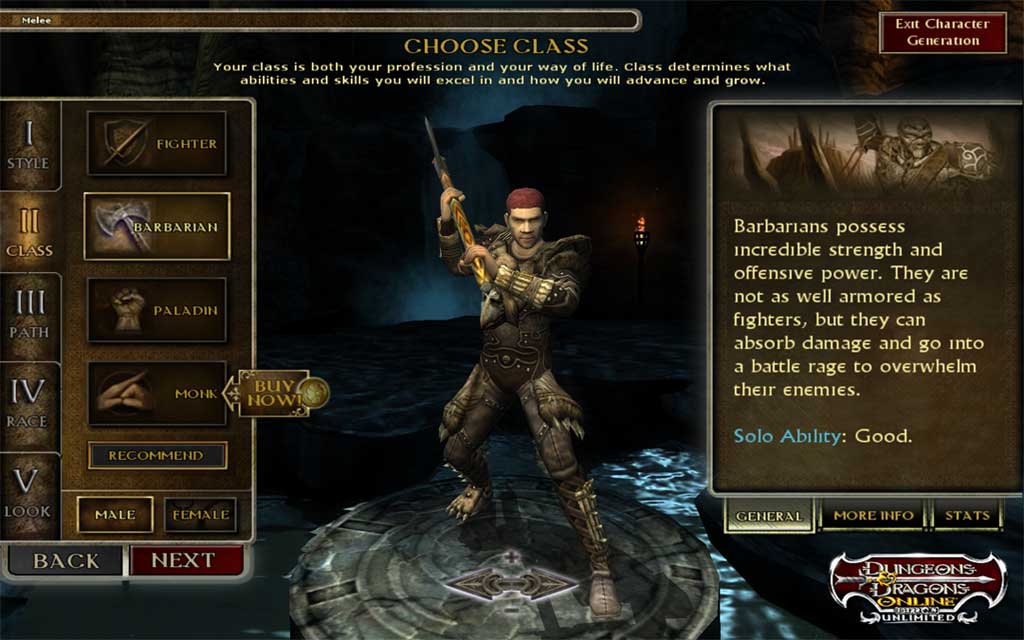1024x640 pixels.
Task: Exit Character Generation
Action: (x=942, y=33)
